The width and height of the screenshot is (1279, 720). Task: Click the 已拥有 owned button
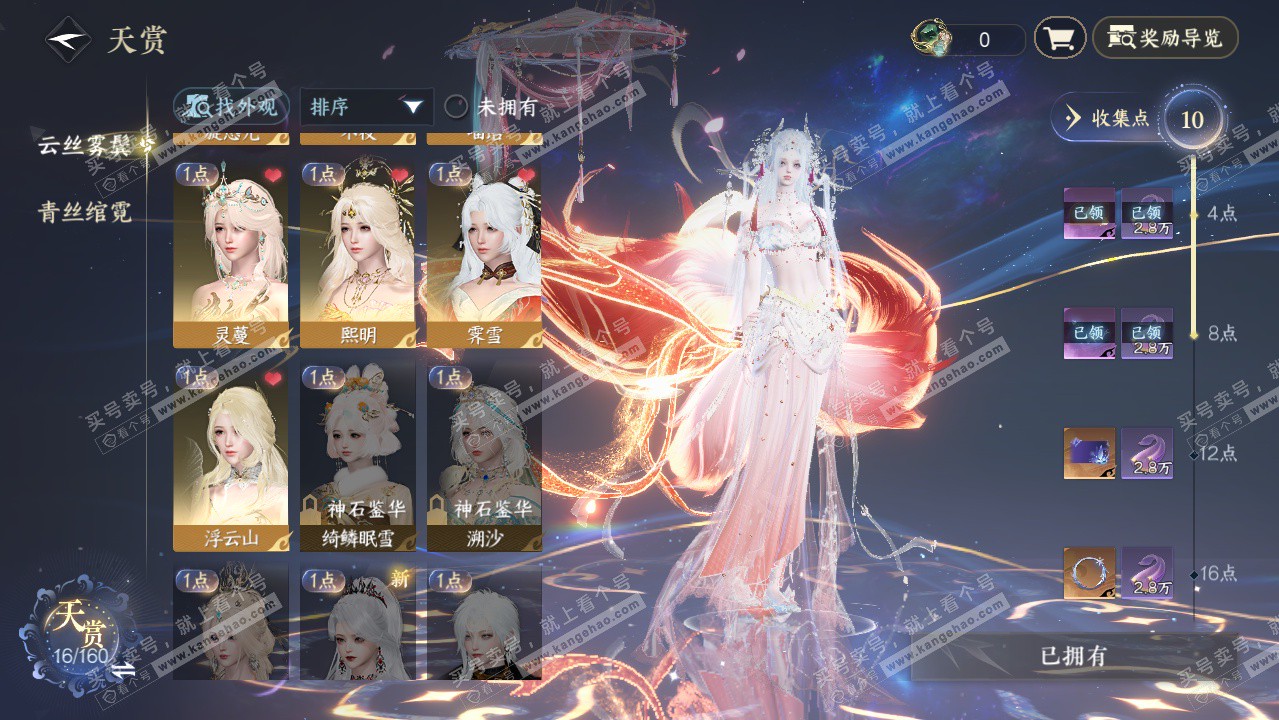point(1073,656)
